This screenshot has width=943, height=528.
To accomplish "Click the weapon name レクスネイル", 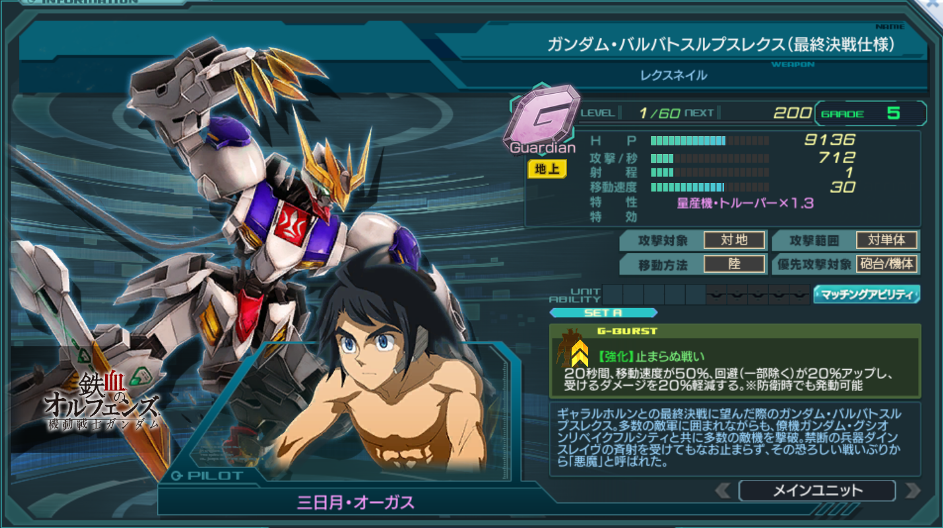I will point(672,75).
